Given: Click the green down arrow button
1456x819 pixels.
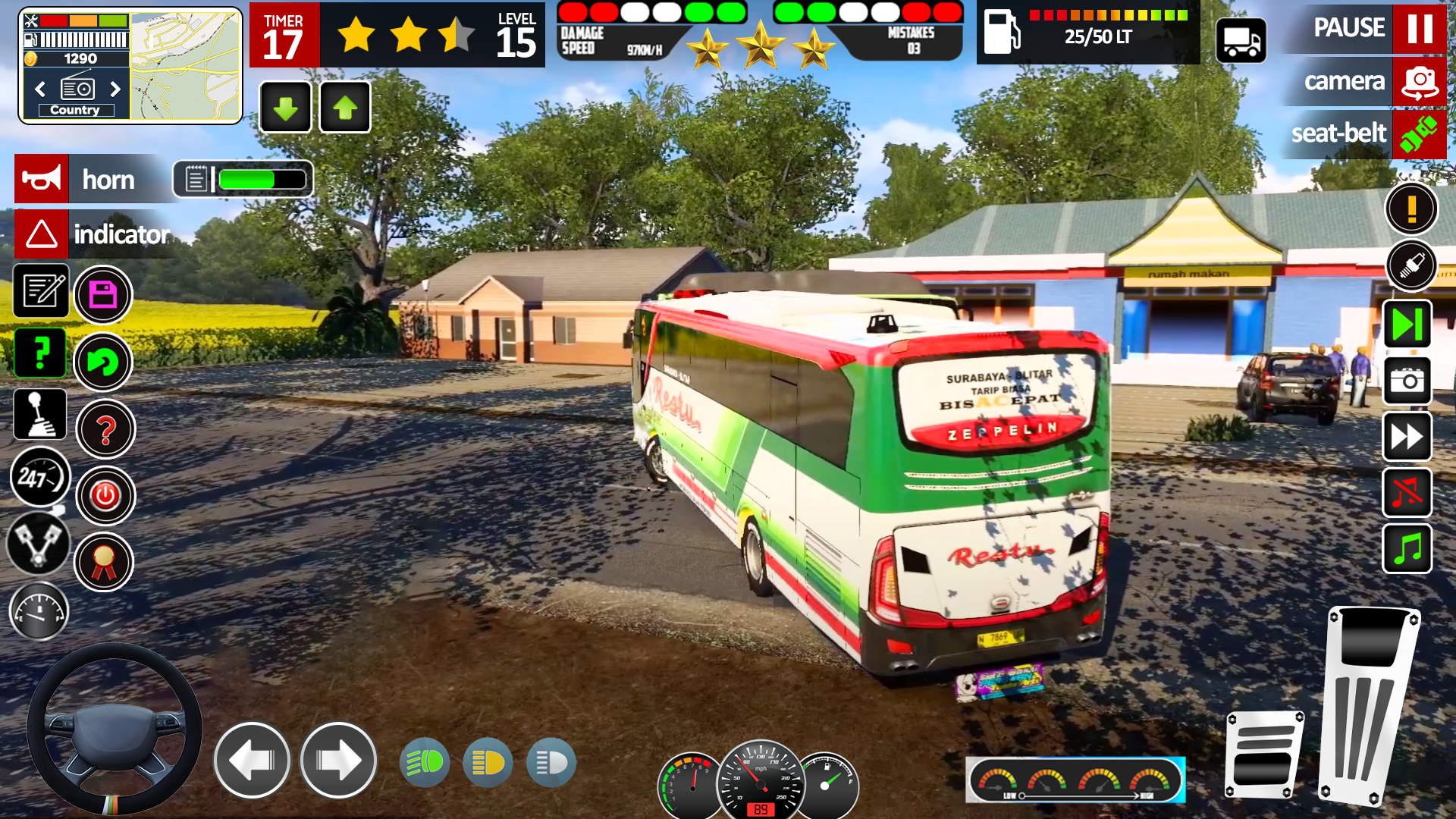Looking at the screenshot, I should (285, 108).
